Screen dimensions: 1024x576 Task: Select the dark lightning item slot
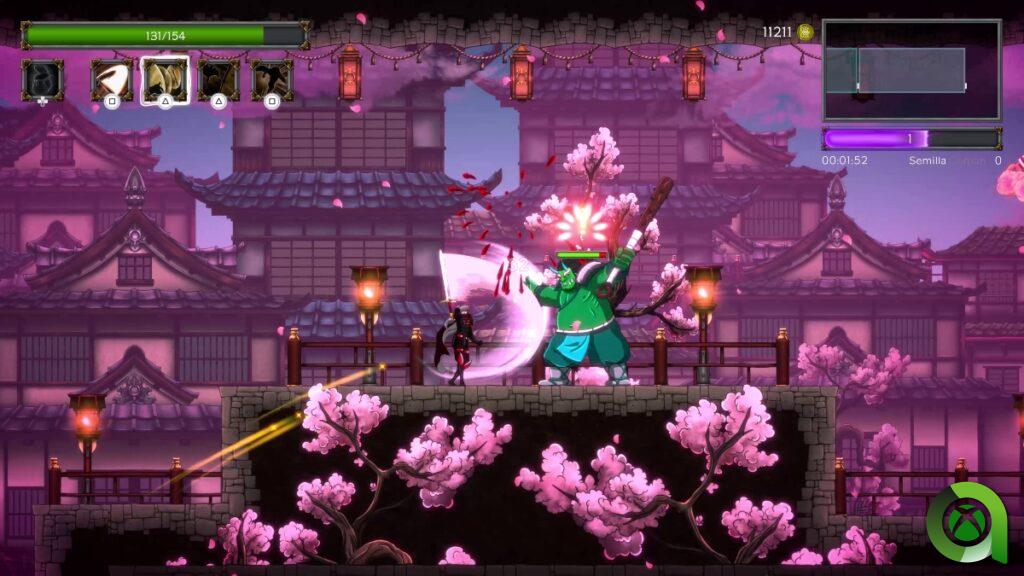tap(42, 79)
